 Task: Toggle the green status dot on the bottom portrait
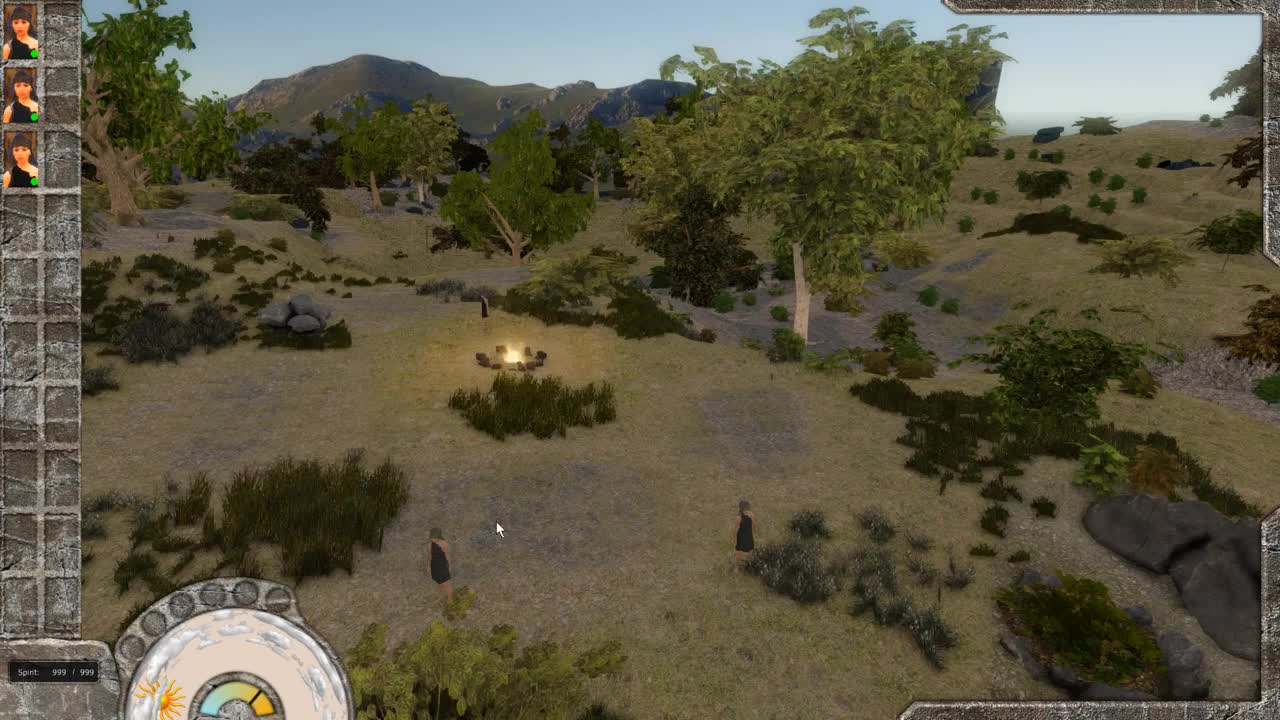pos(33,182)
